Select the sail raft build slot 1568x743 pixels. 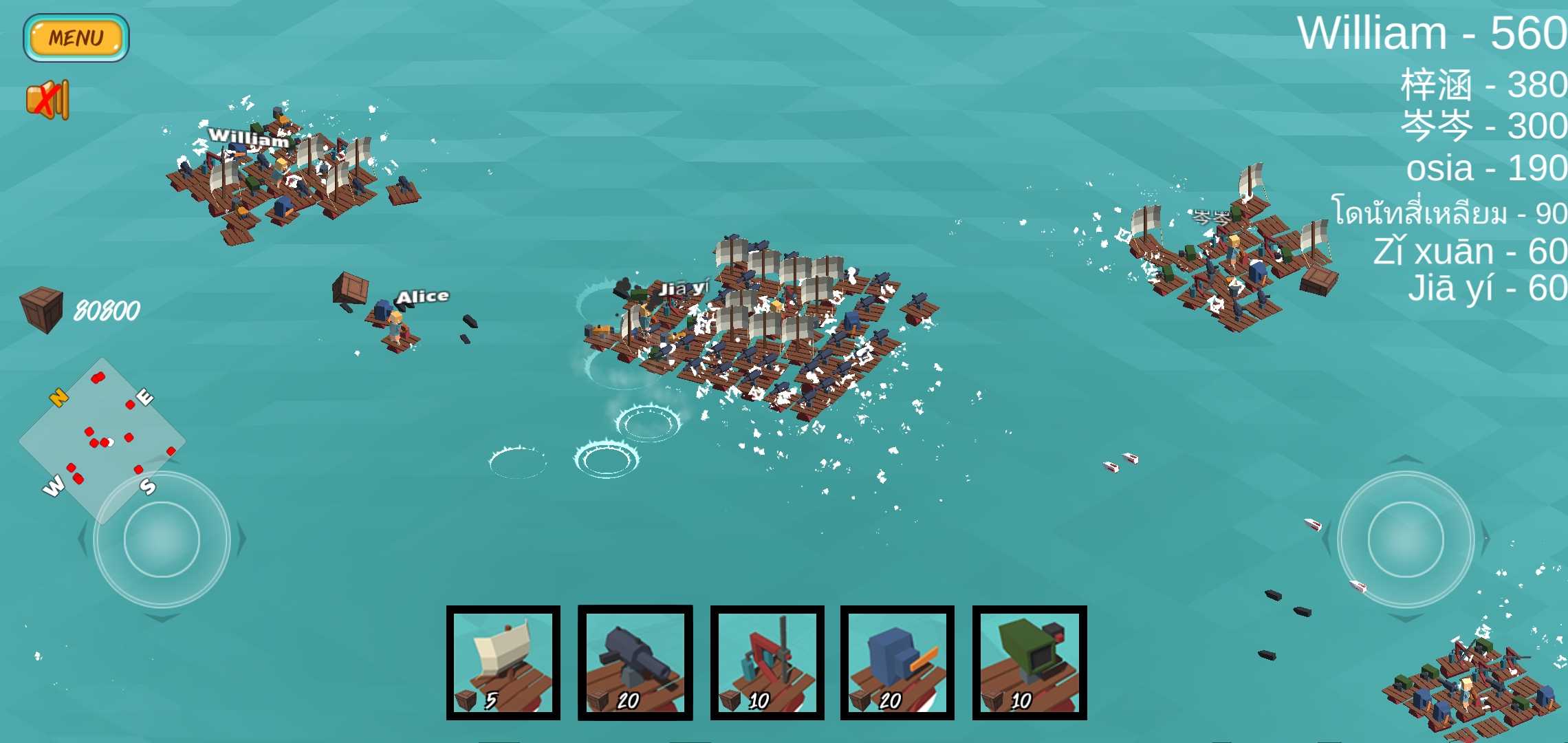click(503, 663)
